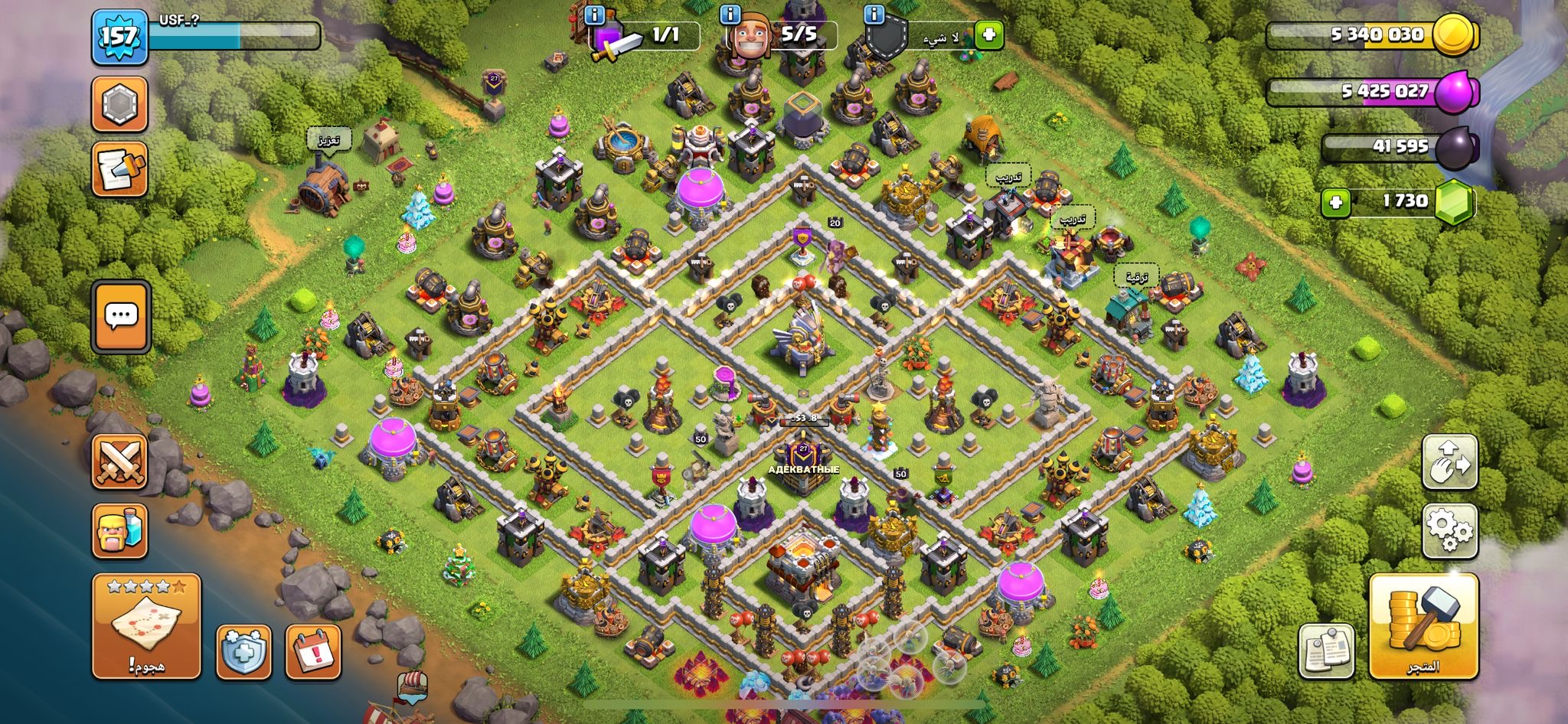Add gems with the green plus button
The height and width of the screenshot is (724, 1568).
(1336, 203)
